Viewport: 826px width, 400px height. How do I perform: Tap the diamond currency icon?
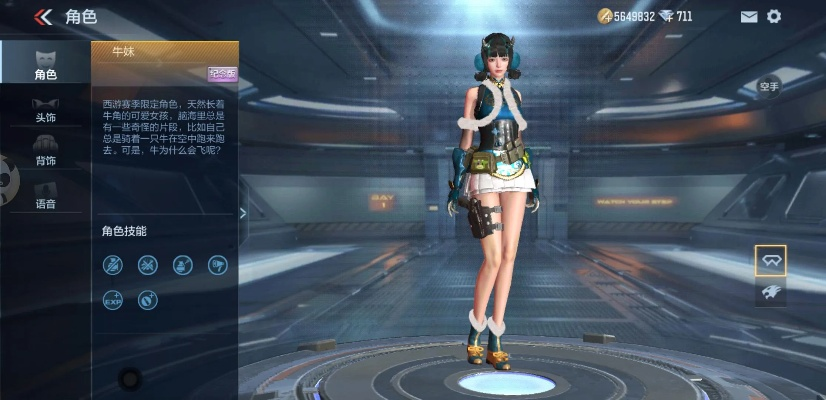tap(666, 16)
